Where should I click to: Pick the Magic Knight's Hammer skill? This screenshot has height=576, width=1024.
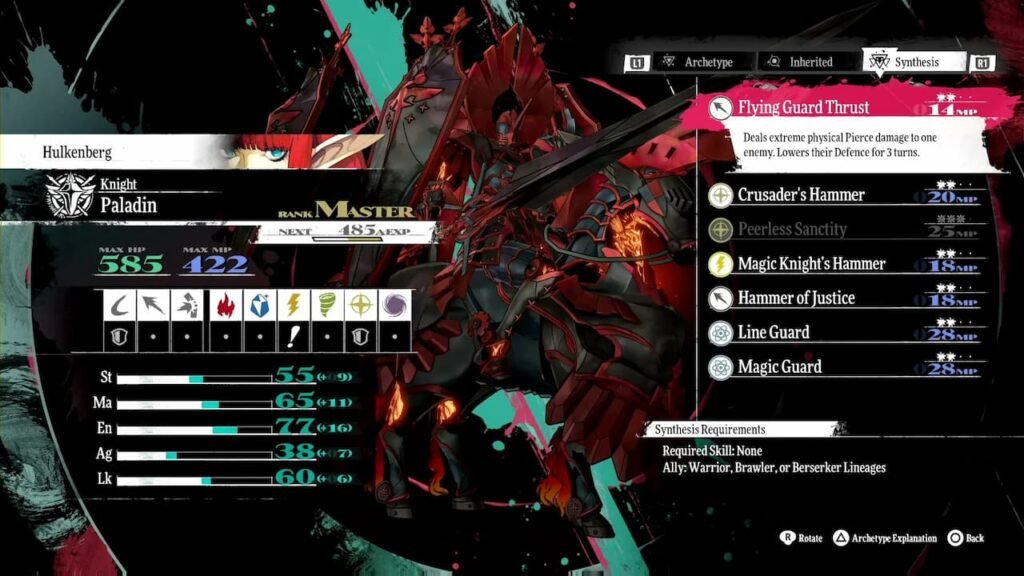pos(811,264)
